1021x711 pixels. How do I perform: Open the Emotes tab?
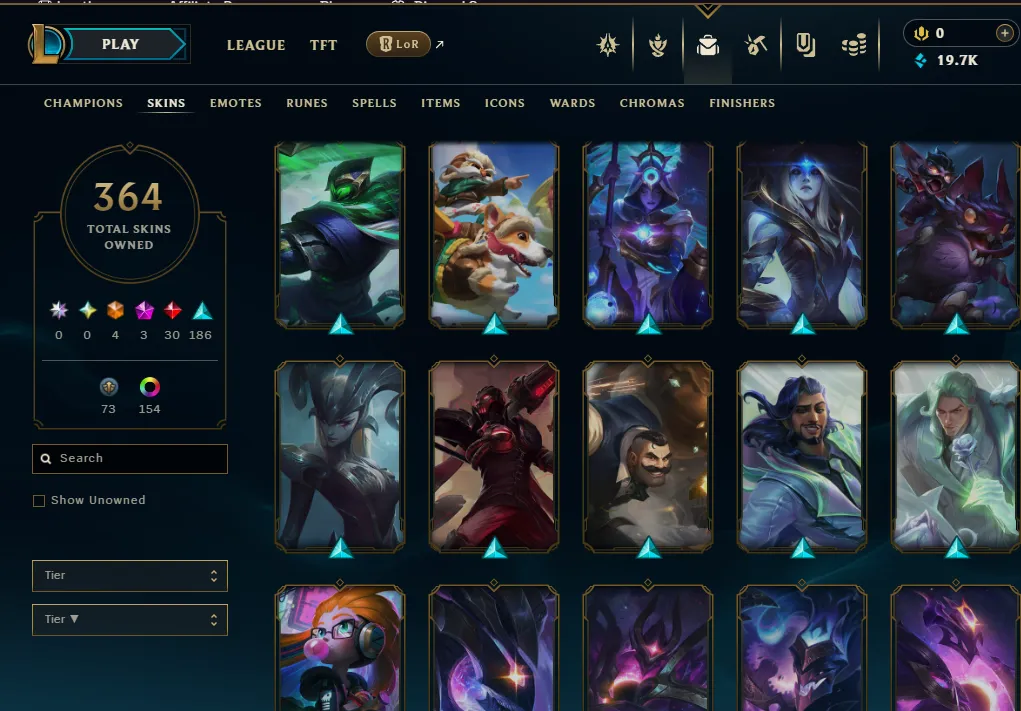click(236, 103)
